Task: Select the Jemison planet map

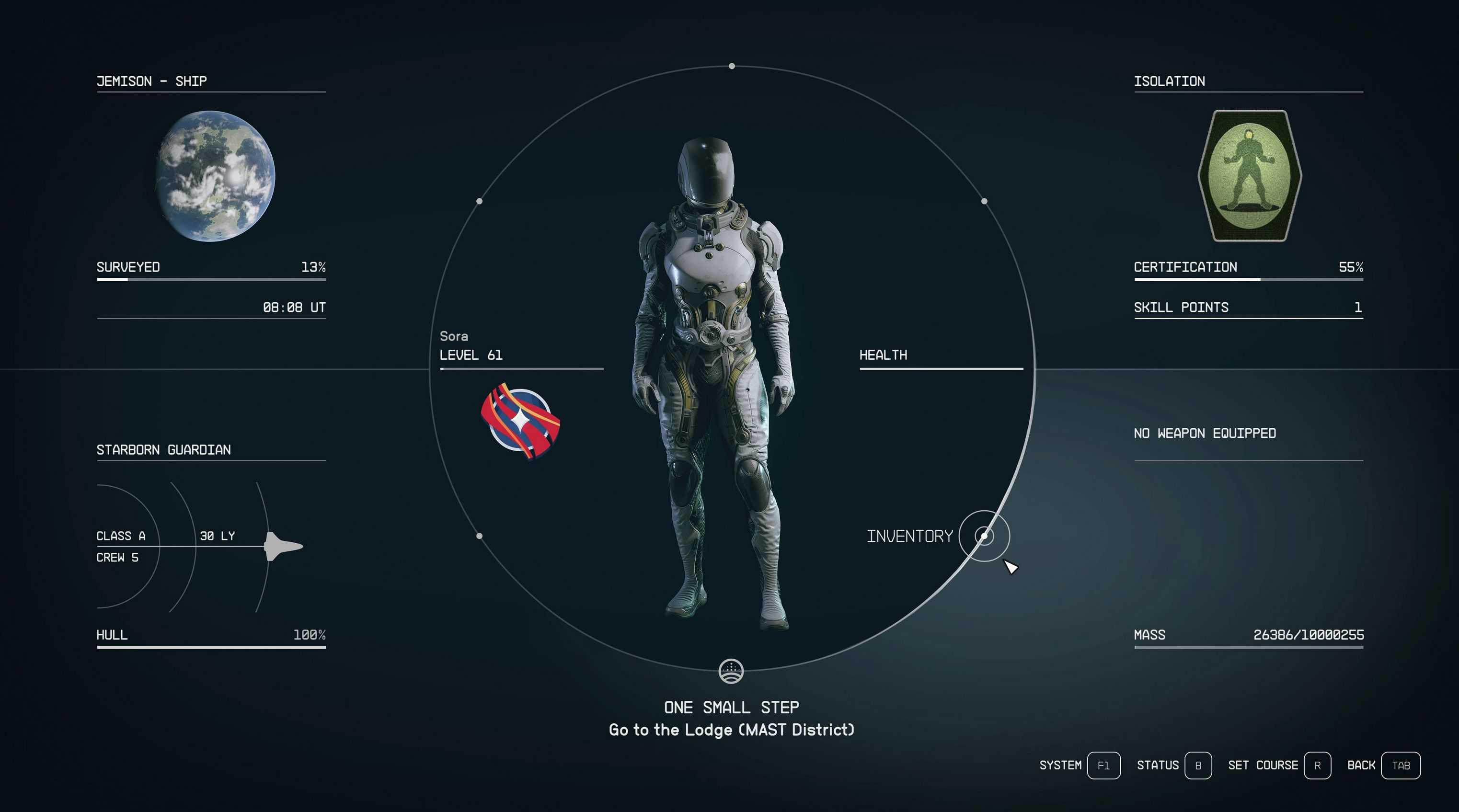Action: click(x=215, y=175)
